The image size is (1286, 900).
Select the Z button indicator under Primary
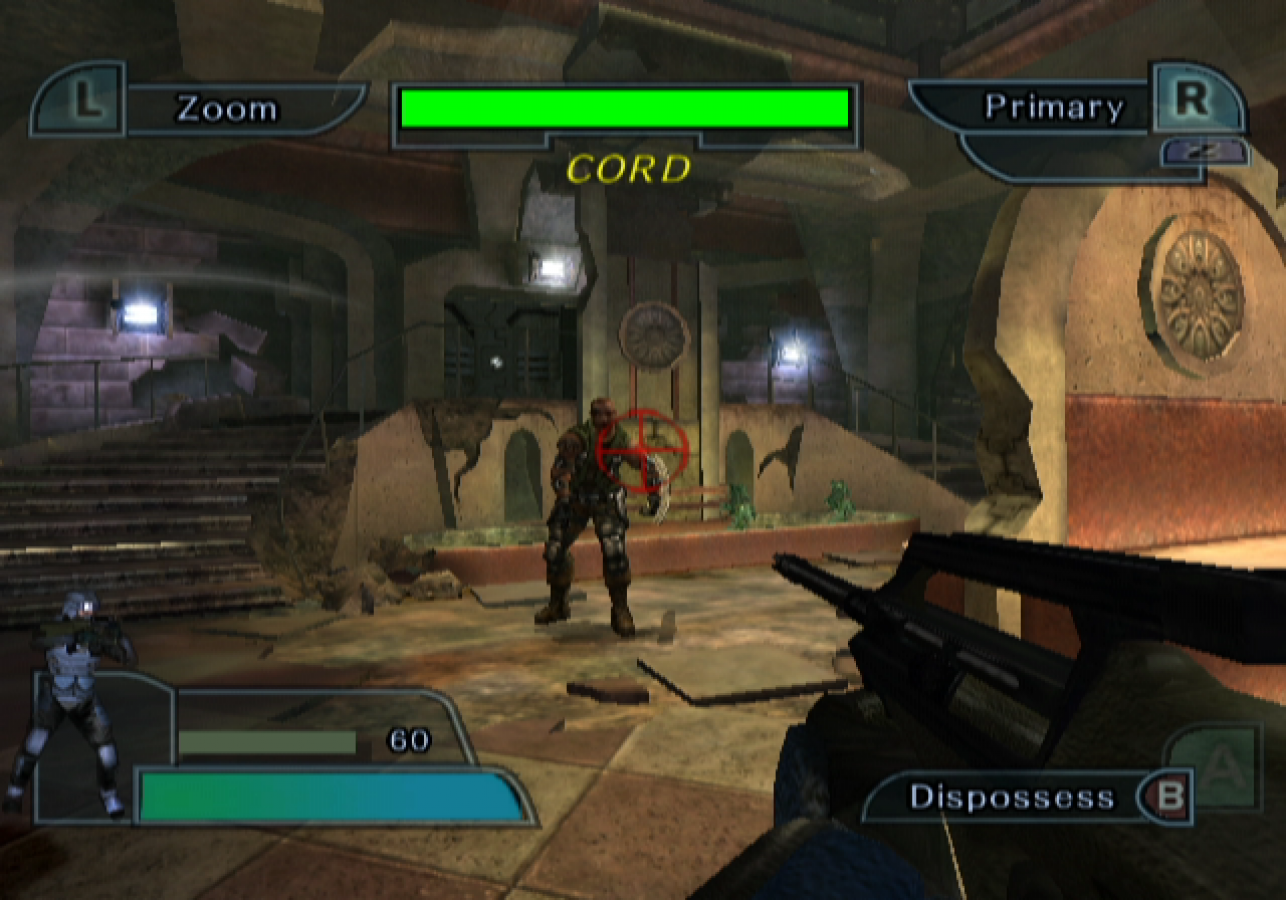1206,152
